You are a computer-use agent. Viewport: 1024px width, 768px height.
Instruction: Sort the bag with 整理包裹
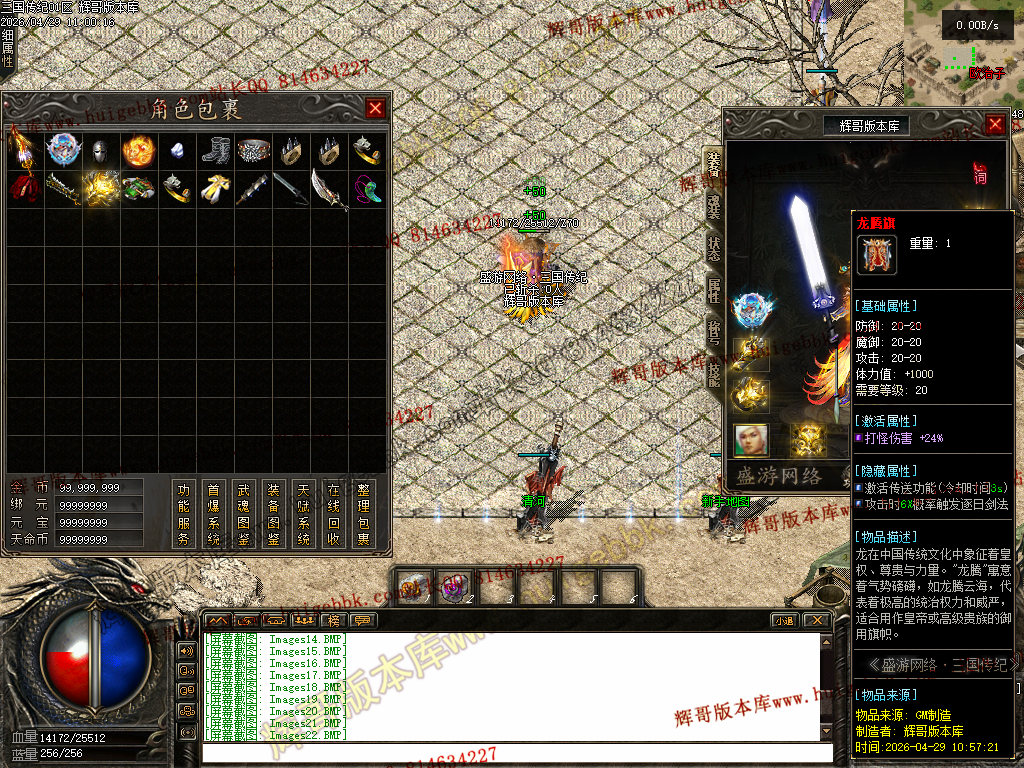[363, 514]
